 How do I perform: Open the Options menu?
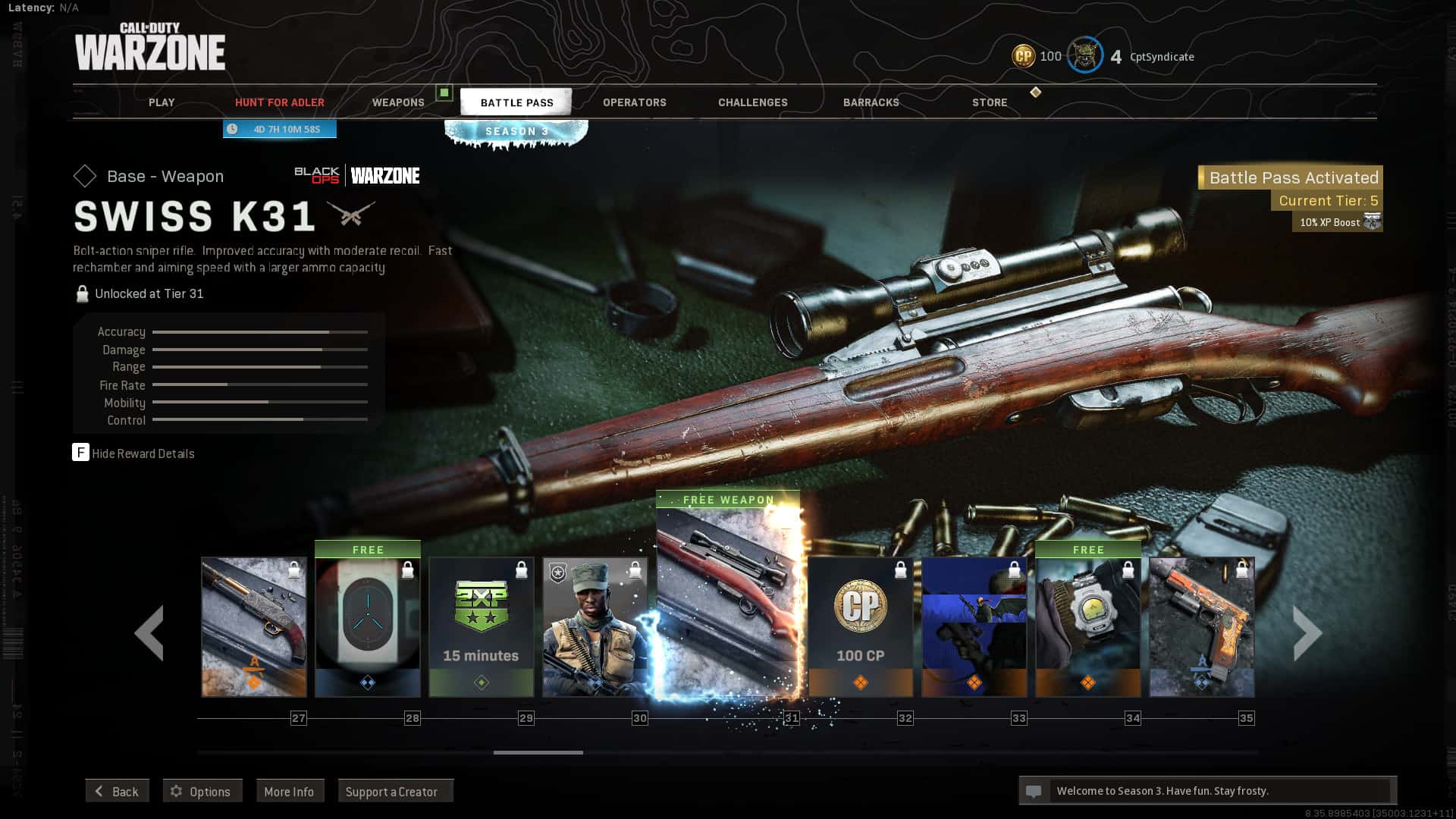pyautogui.click(x=202, y=791)
